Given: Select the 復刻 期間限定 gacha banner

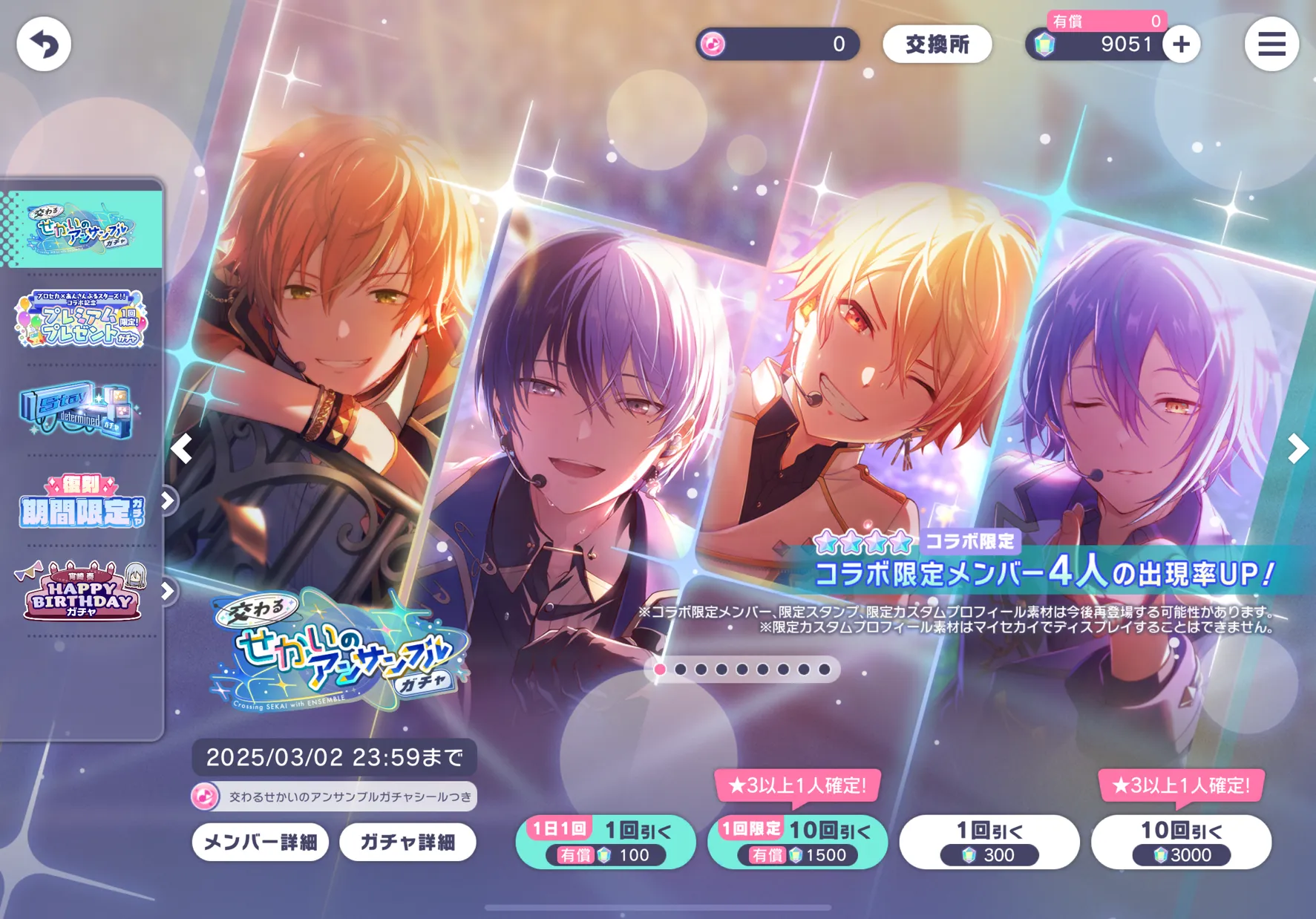Looking at the screenshot, I should coord(82,503).
